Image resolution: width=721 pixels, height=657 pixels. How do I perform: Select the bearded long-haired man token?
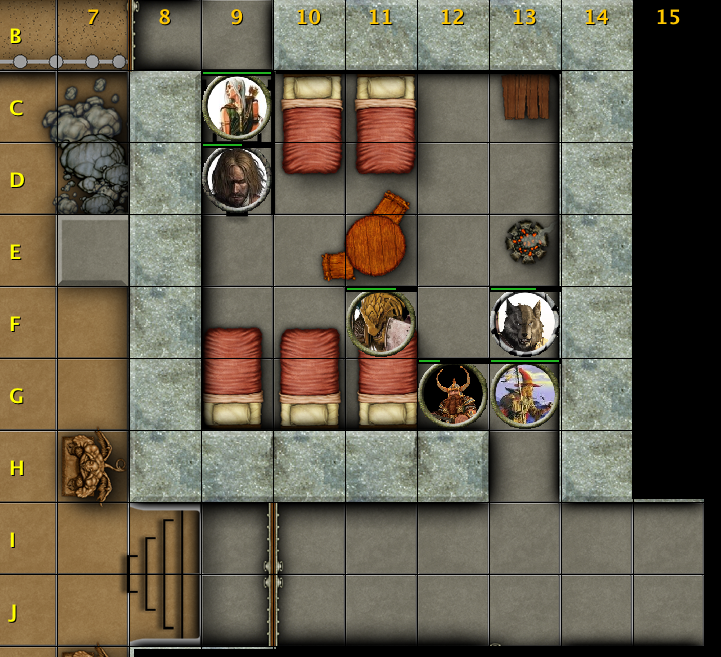237,179
